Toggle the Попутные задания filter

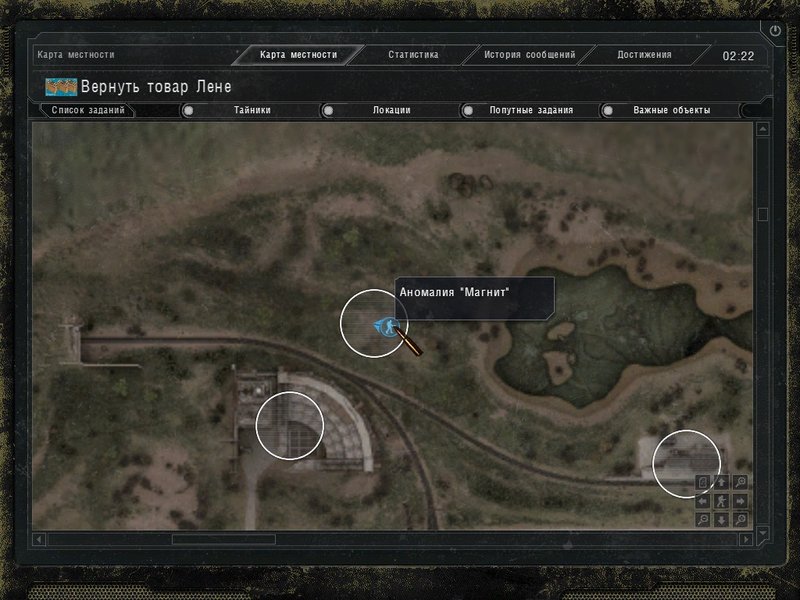pos(530,110)
